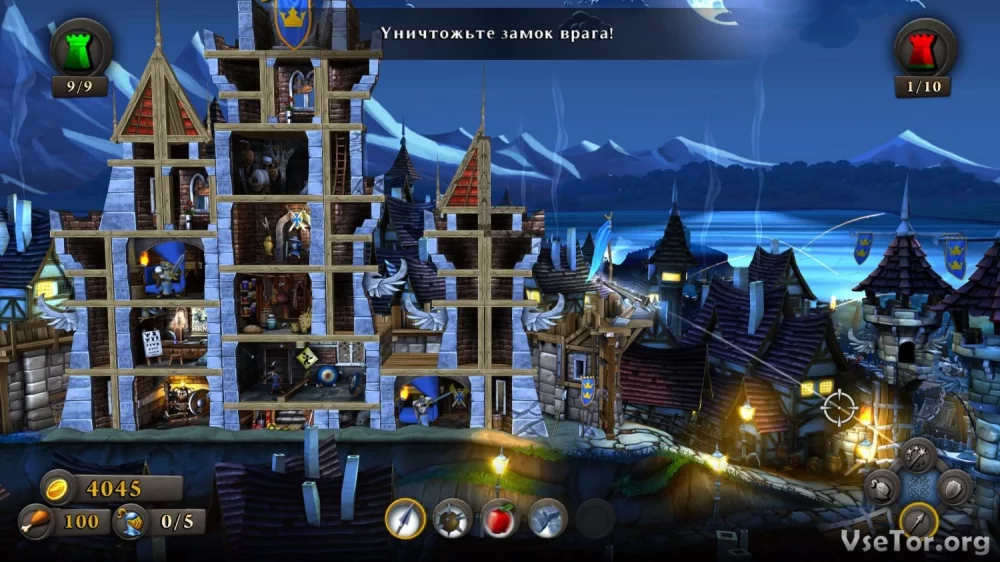Choose the spiked morningstar ammo
This screenshot has height=562, width=1000.
coord(453,518)
